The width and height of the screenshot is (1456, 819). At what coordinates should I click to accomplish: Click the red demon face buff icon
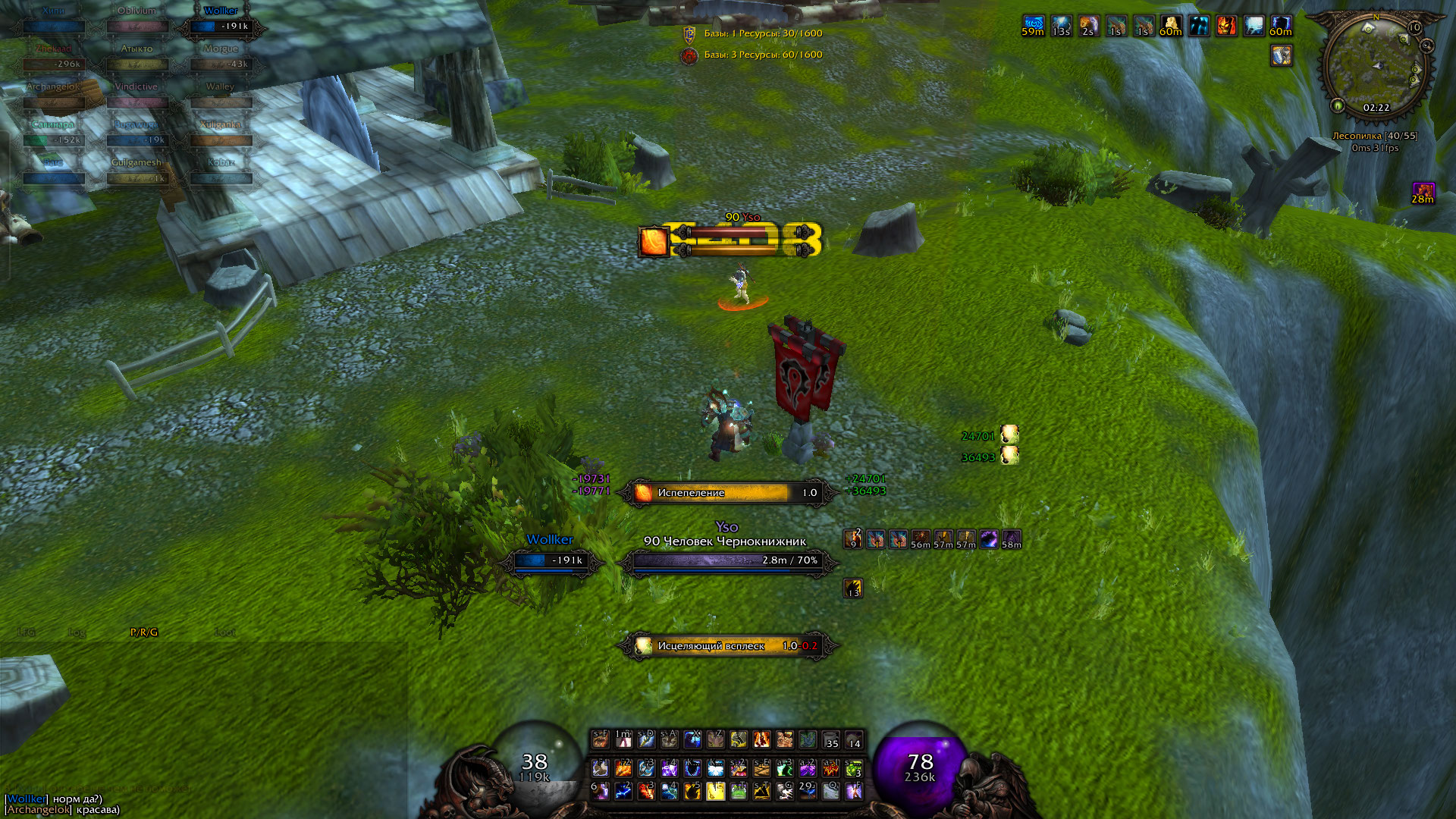tap(1225, 27)
